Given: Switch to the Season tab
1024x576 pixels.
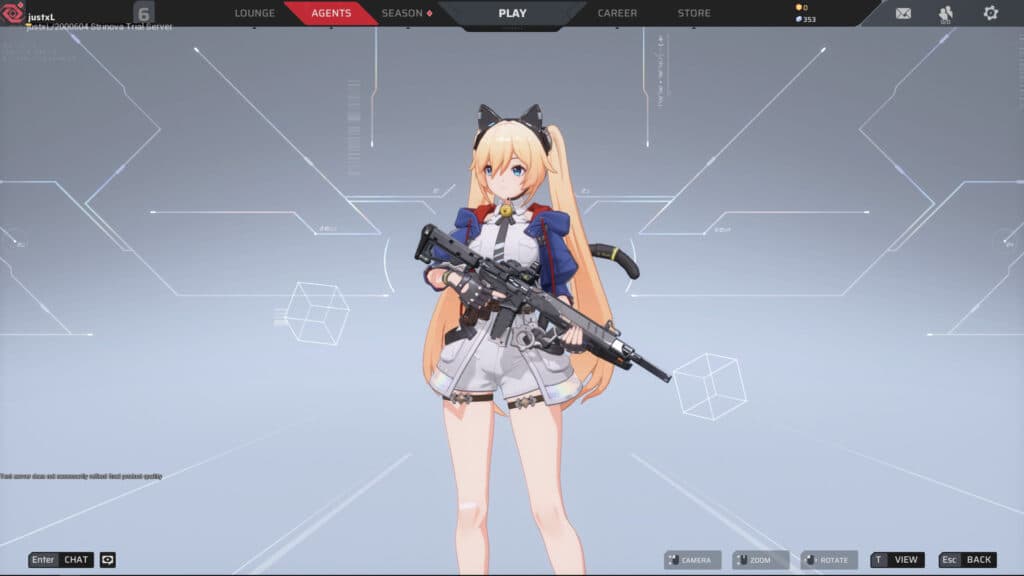Looking at the screenshot, I should 405,13.
